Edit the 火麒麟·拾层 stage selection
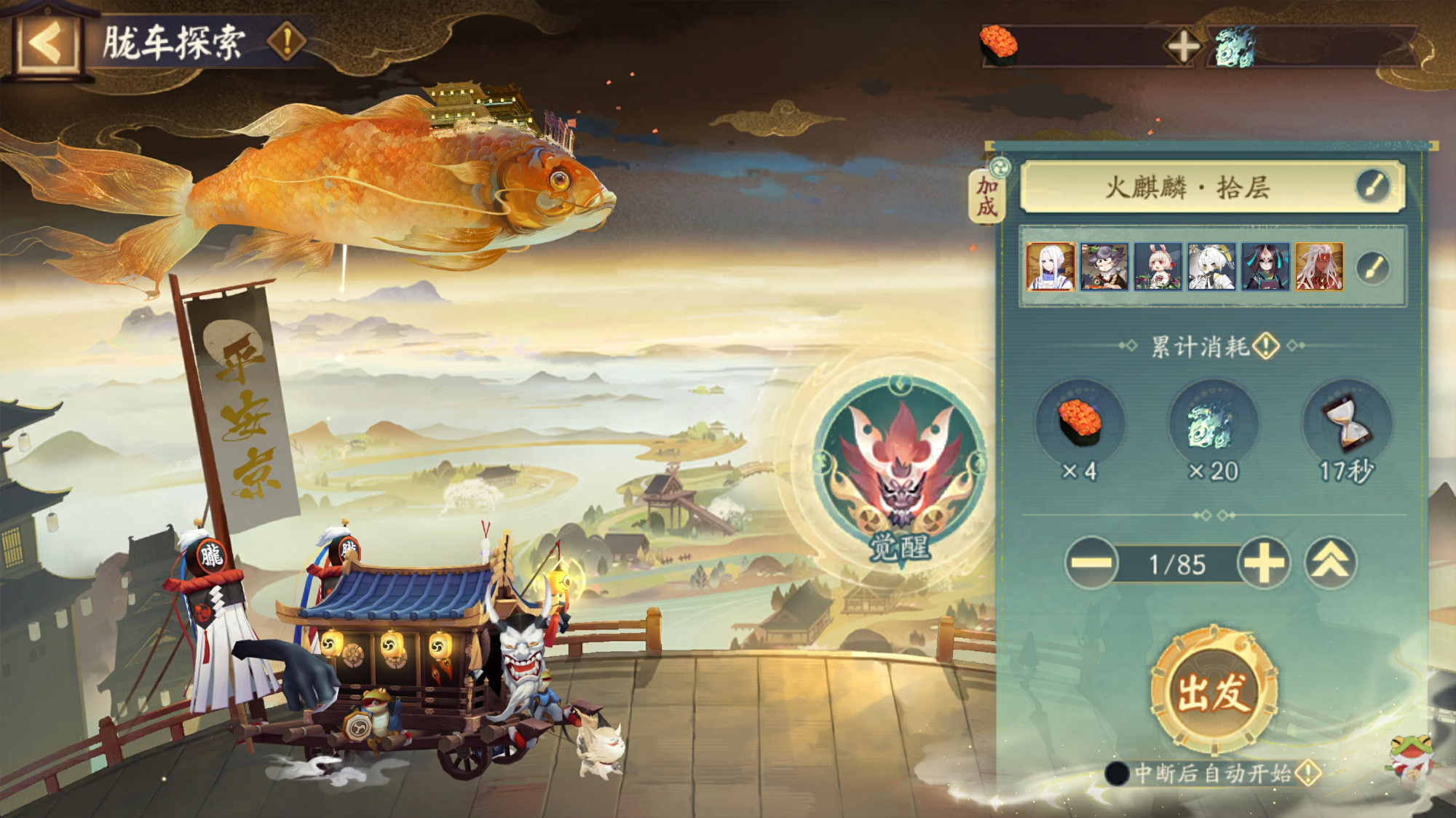Viewport: 1456px width, 818px height. pyautogui.click(x=1374, y=186)
